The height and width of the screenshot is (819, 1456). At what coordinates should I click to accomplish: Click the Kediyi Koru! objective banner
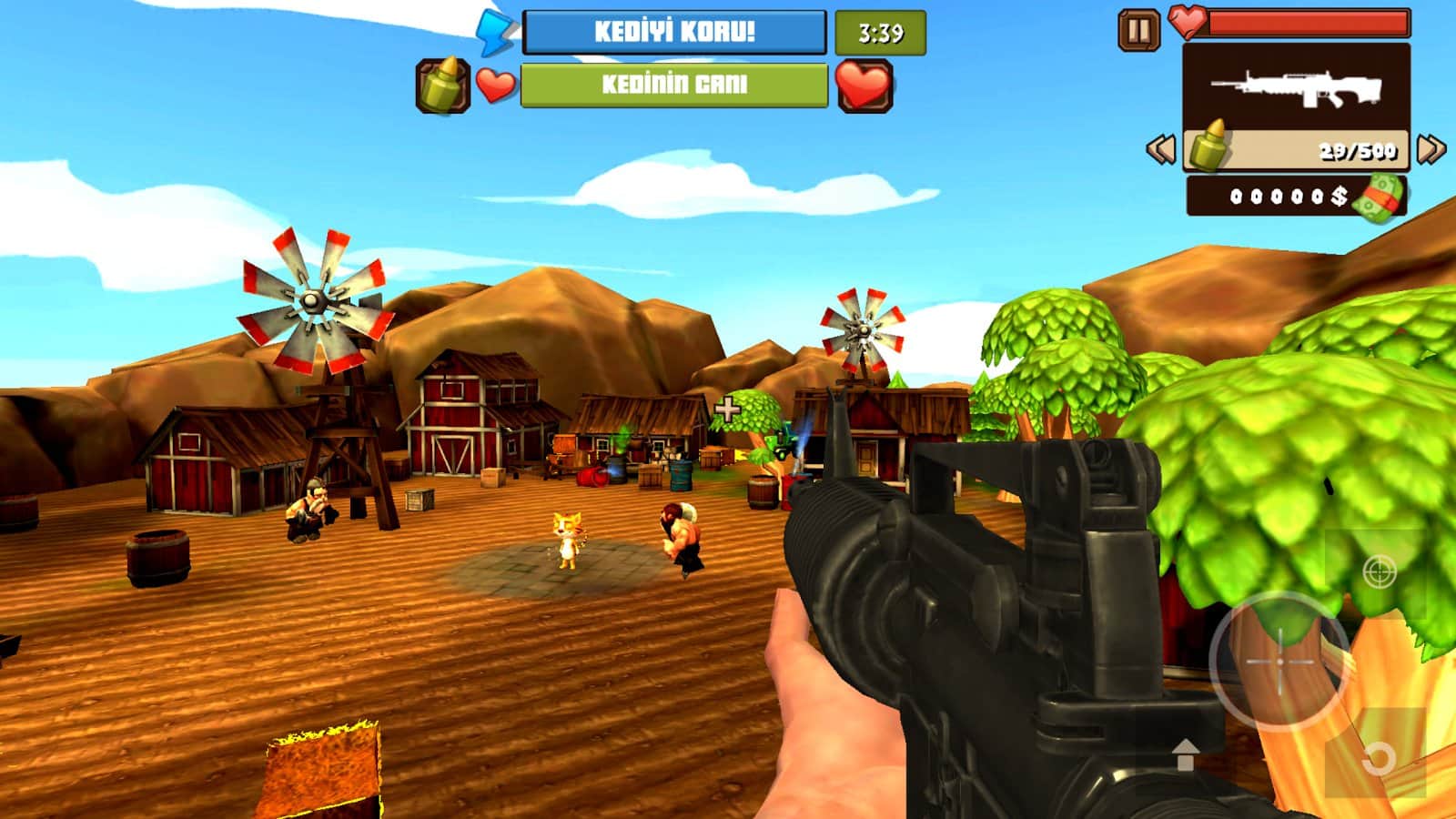click(674, 33)
